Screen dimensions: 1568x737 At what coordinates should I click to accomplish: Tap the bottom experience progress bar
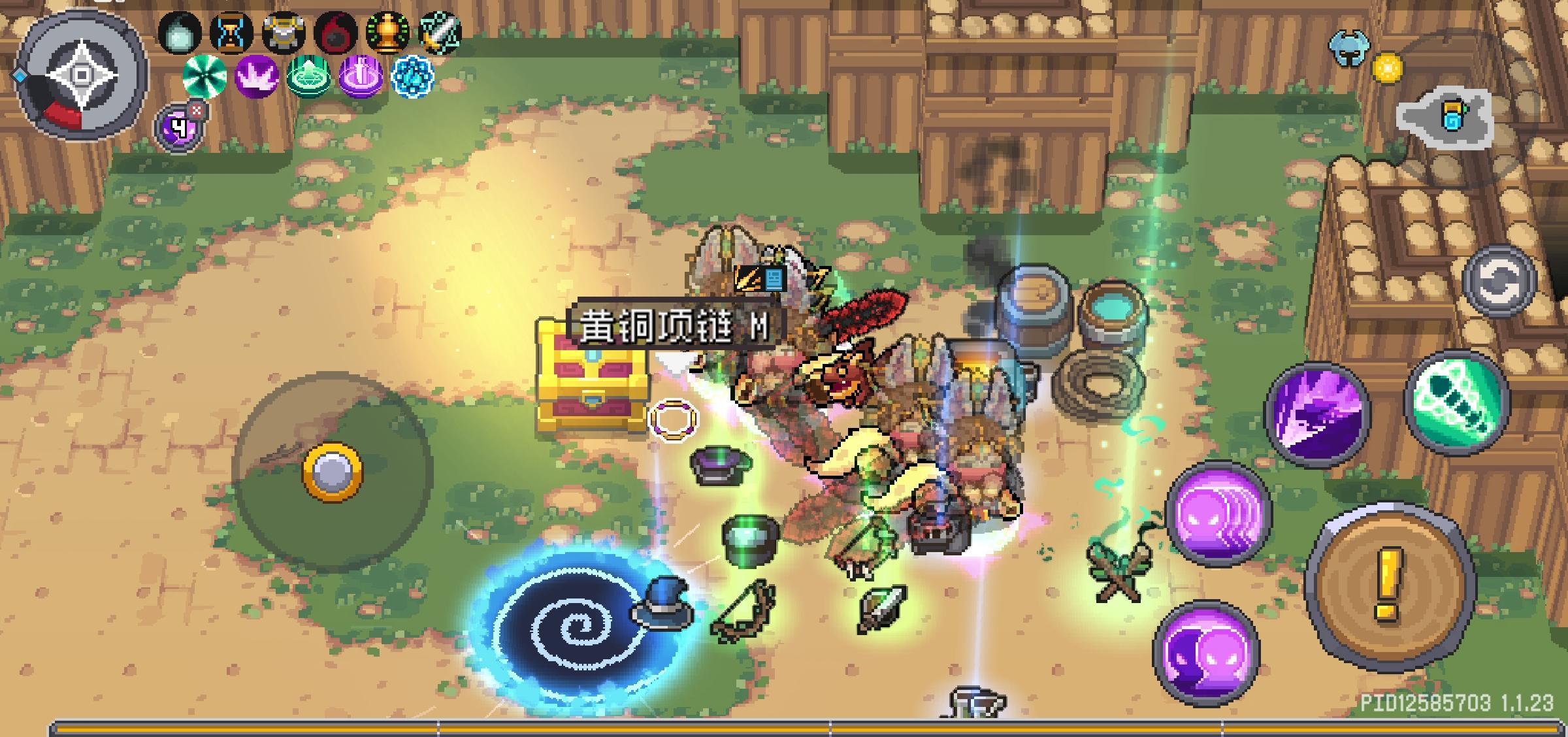coord(784,725)
